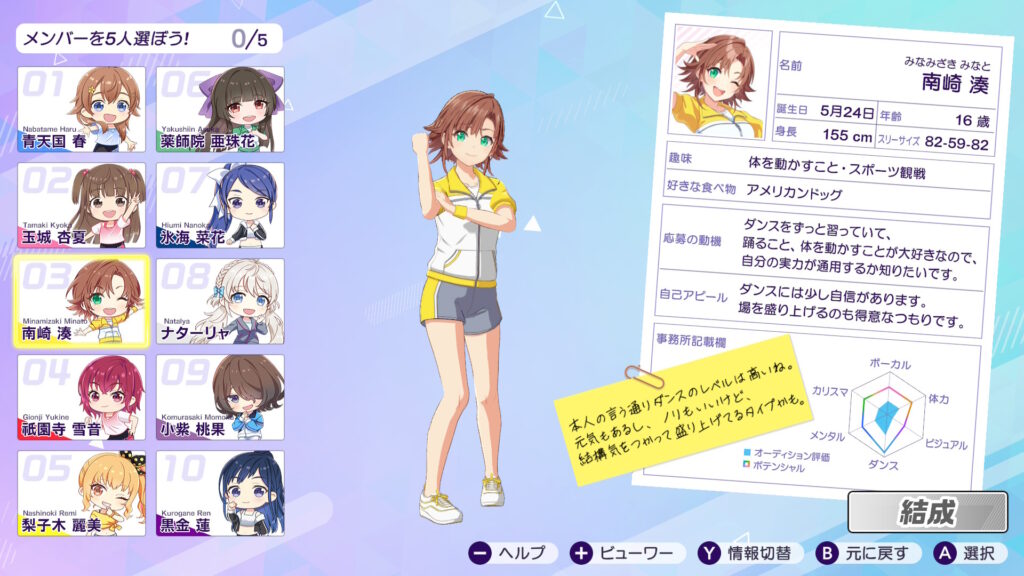Choose member 05 梨子木 麗美
Screen dimensions: 1024x576
[81, 493]
